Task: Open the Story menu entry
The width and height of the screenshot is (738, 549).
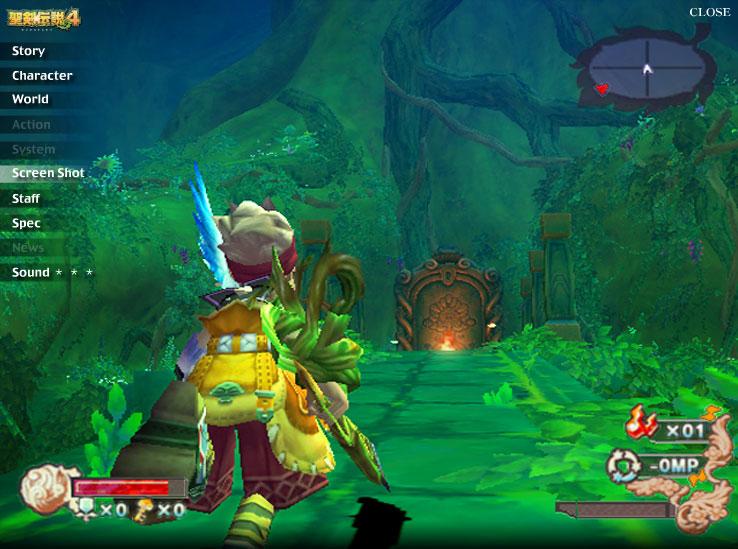Action: (29, 51)
